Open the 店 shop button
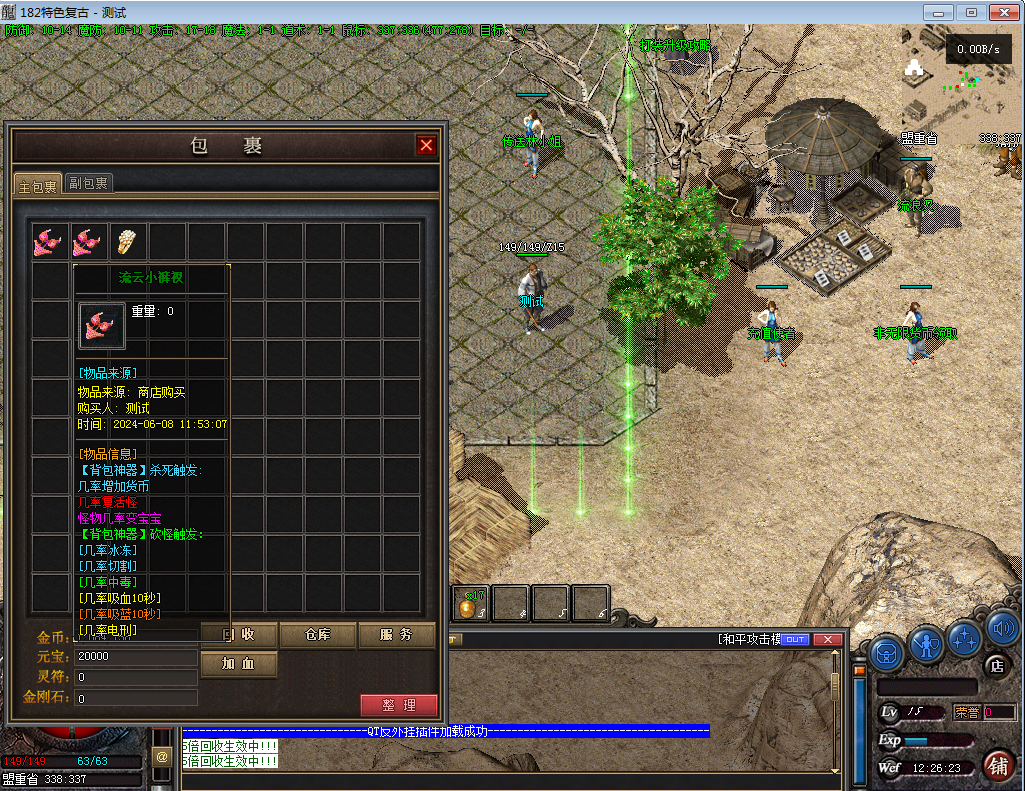The height and width of the screenshot is (791, 1025). (x=996, y=665)
